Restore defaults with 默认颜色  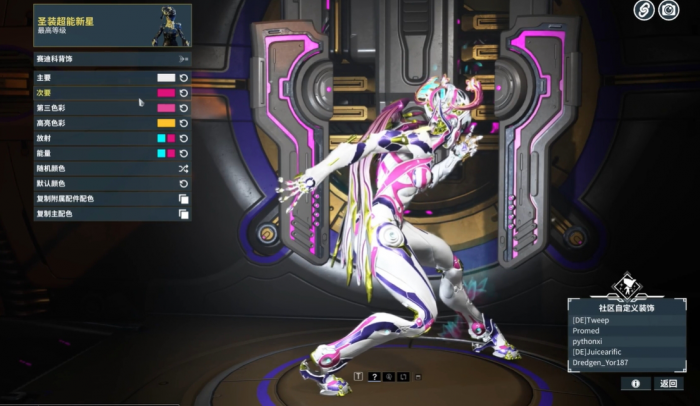pyautogui.click(x=183, y=183)
